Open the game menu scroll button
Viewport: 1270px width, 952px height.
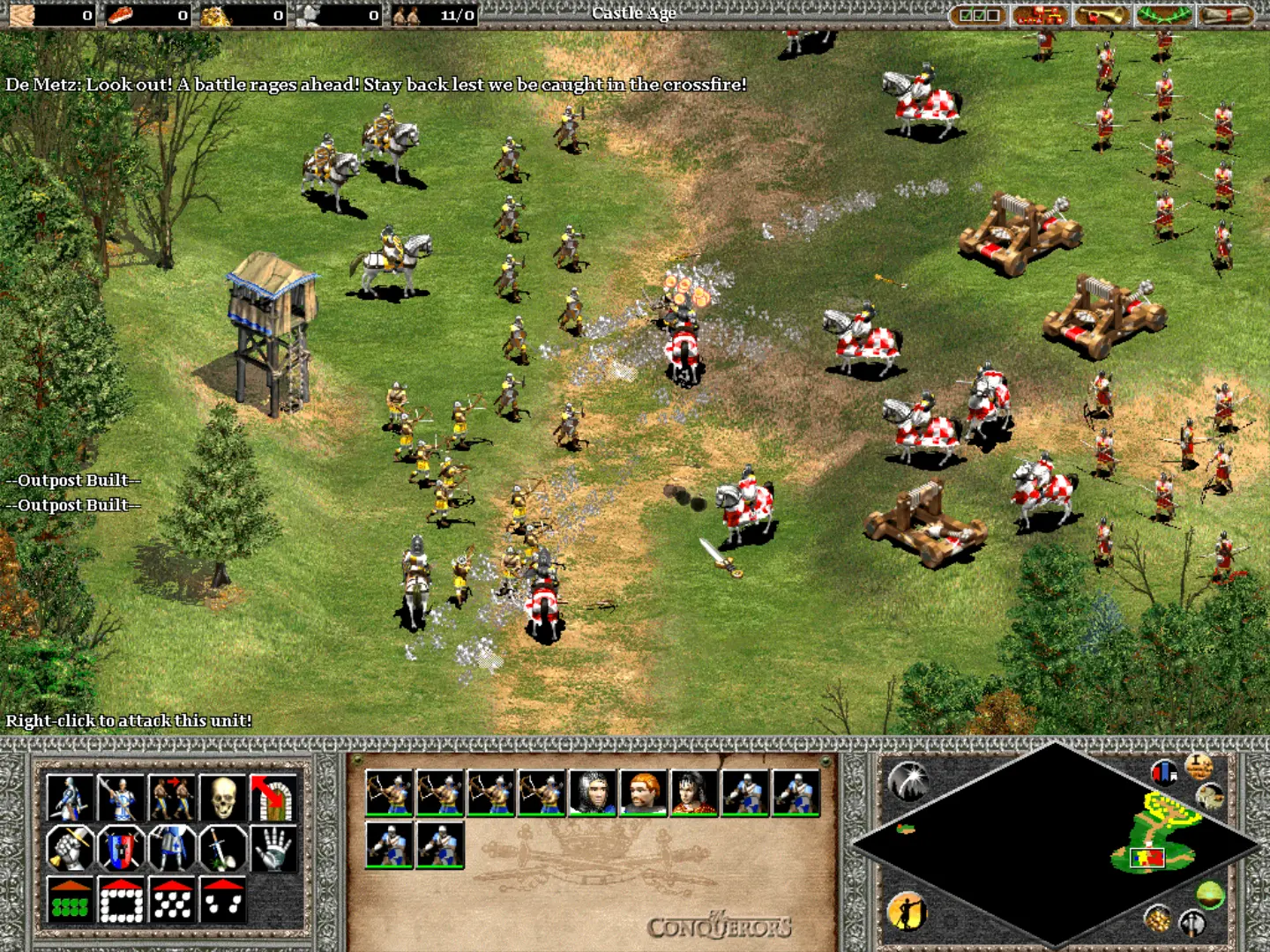tap(1226, 15)
